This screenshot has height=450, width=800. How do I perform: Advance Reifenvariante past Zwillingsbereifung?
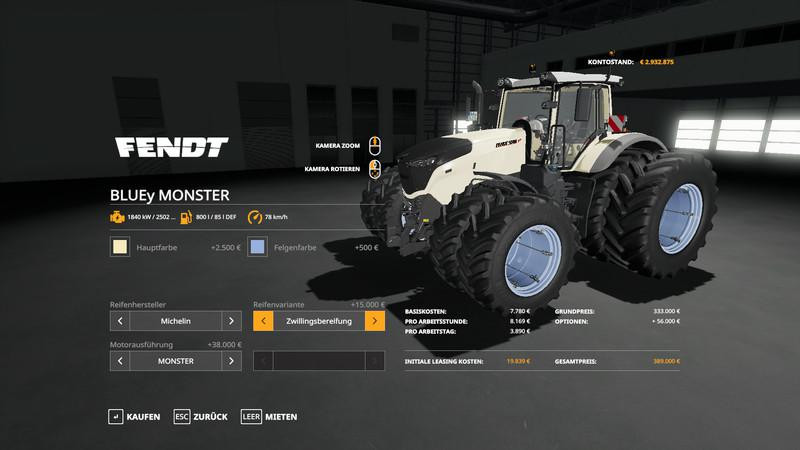click(x=374, y=321)
